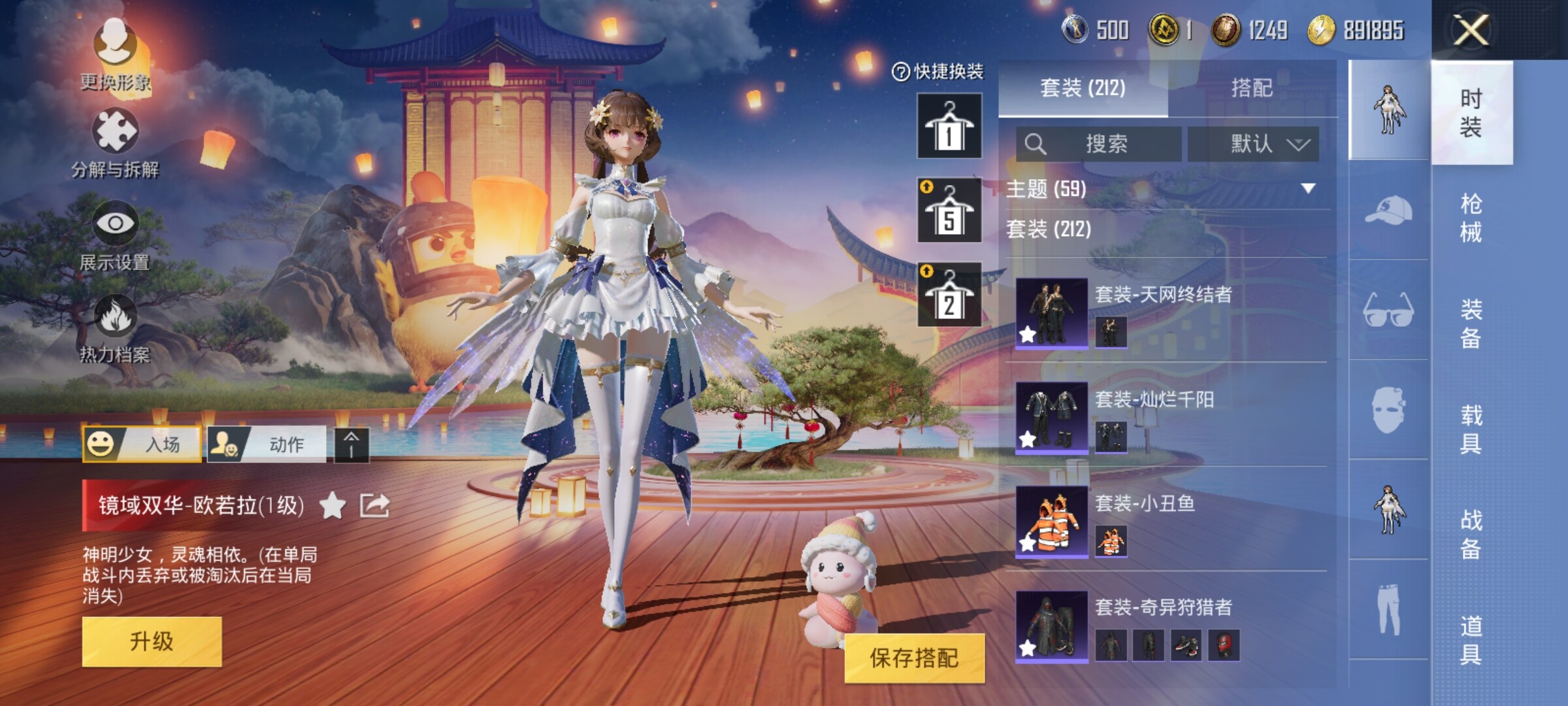Close the wardrobe with the X button
This screenshot has width=1568, height=706.
point(1471,30)
